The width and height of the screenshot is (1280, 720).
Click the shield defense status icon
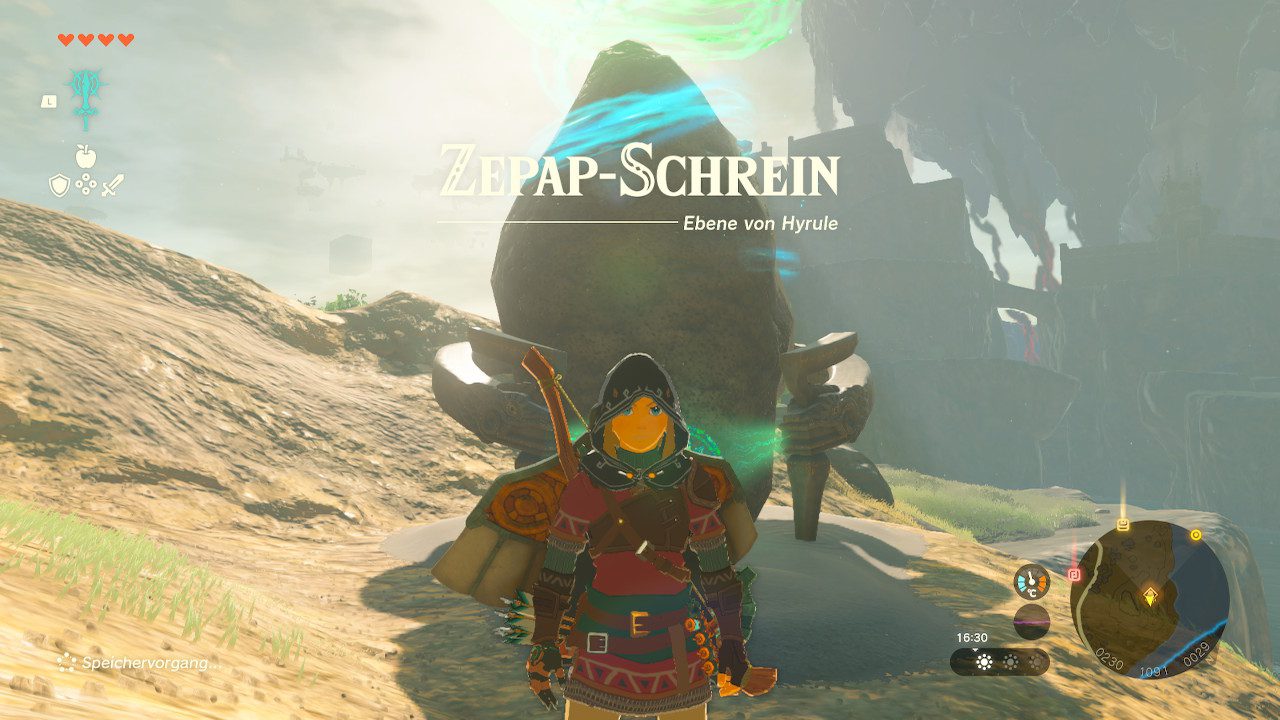pyautogui.click(x=58, y=185)
